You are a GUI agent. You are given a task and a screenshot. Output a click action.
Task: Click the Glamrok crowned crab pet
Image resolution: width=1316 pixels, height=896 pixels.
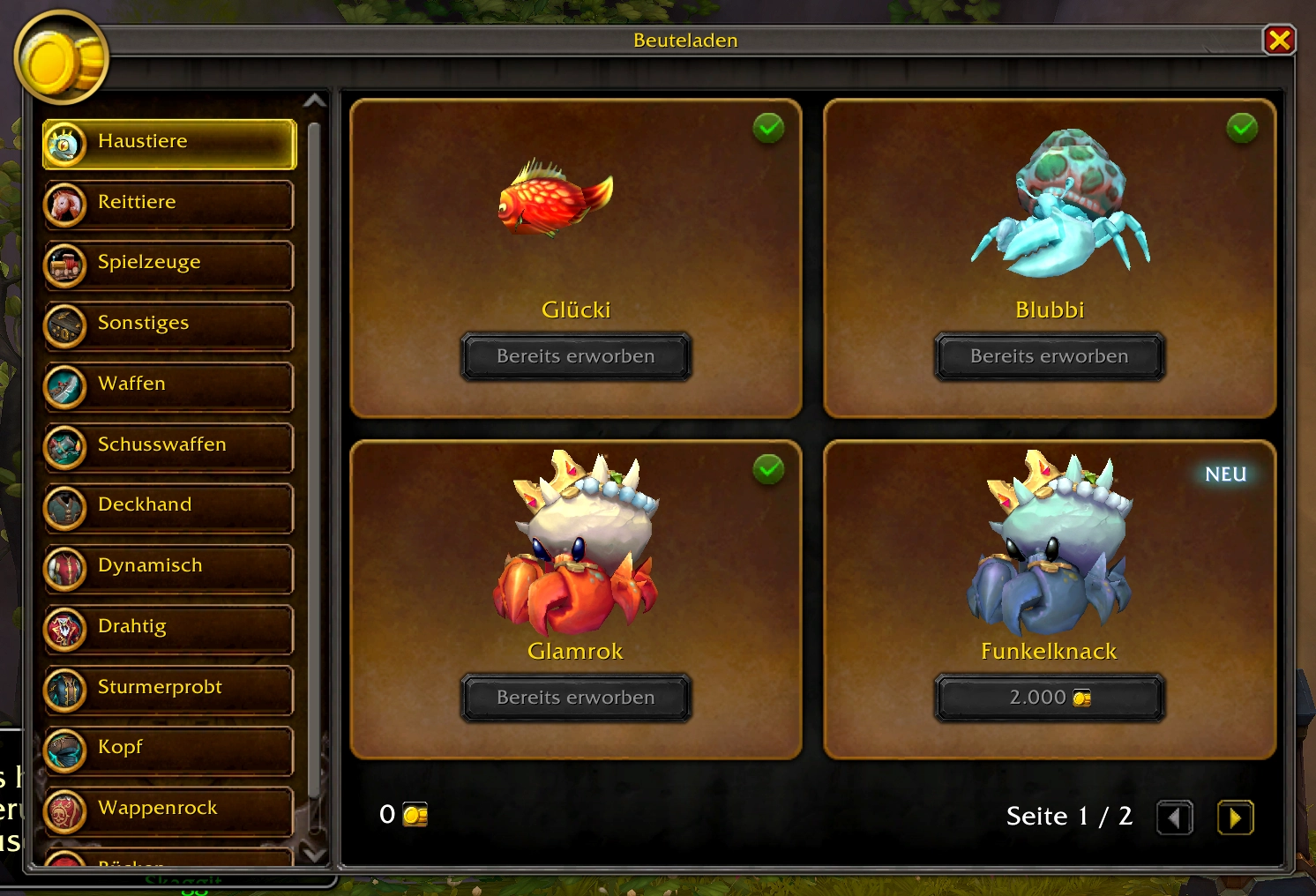(575, 547)
